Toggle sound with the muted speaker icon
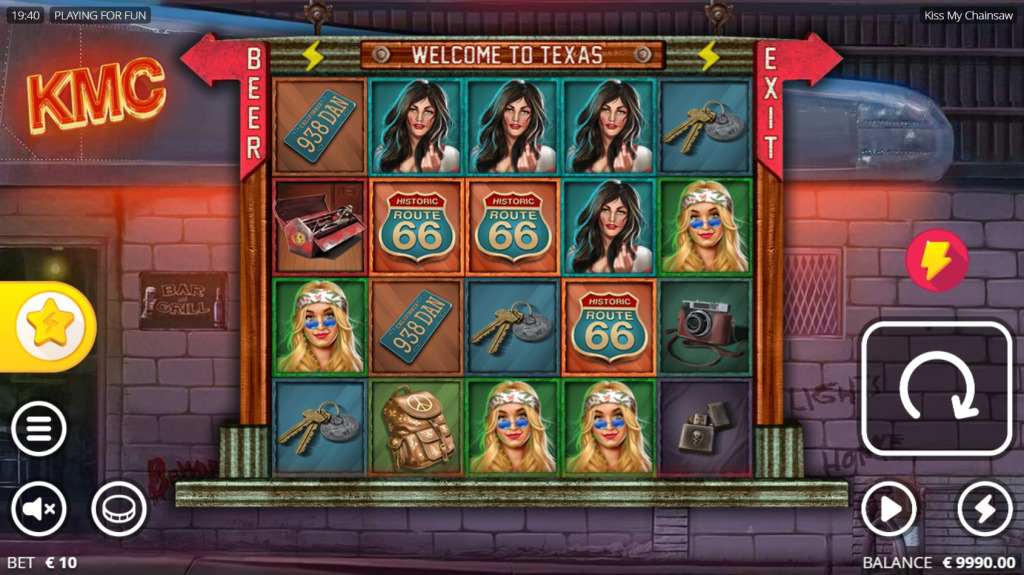The width and height of the screenshot is (1024, 575). click(x=39, y=510)
